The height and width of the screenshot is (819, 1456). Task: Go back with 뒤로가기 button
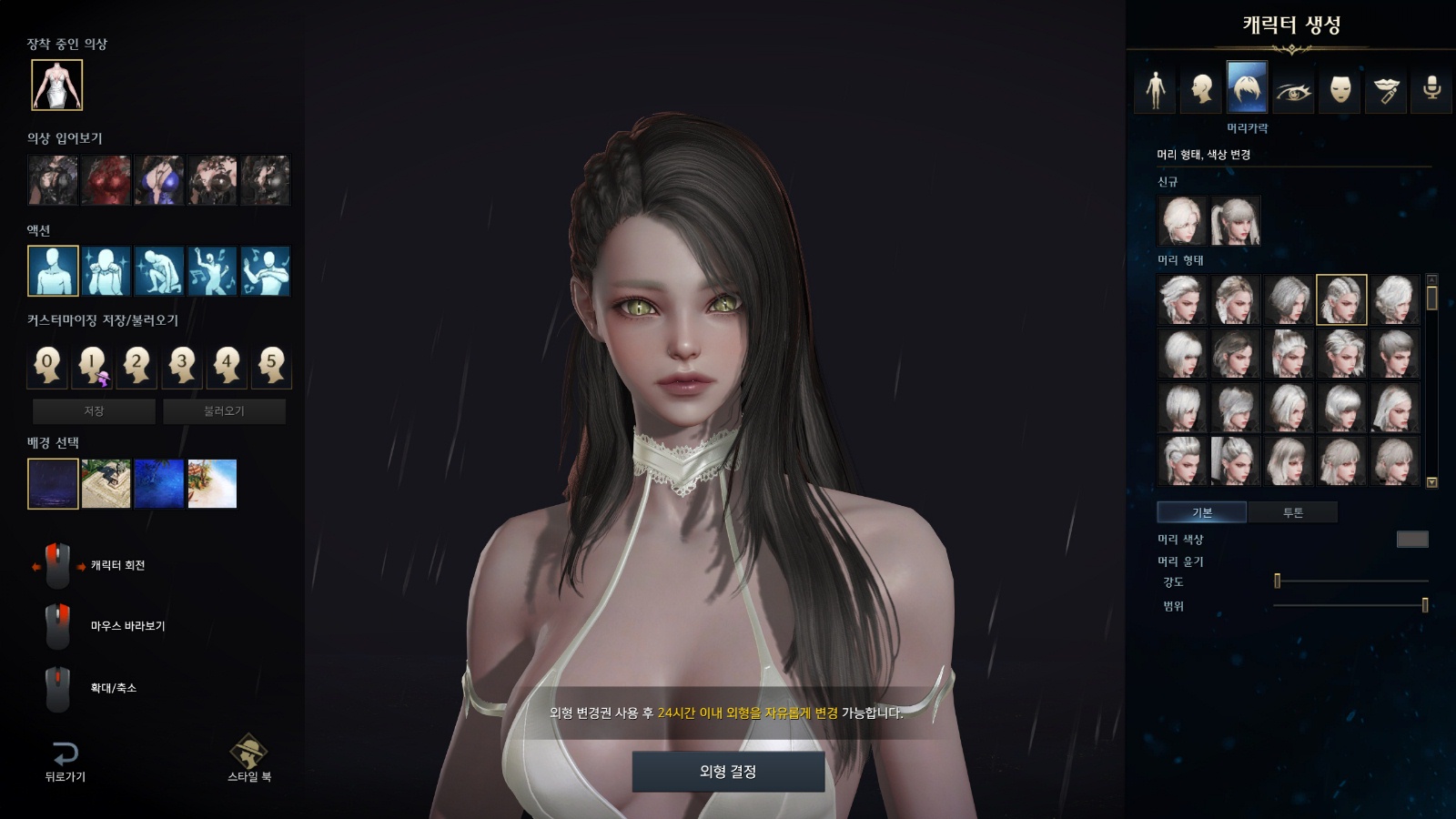point(65,761)
